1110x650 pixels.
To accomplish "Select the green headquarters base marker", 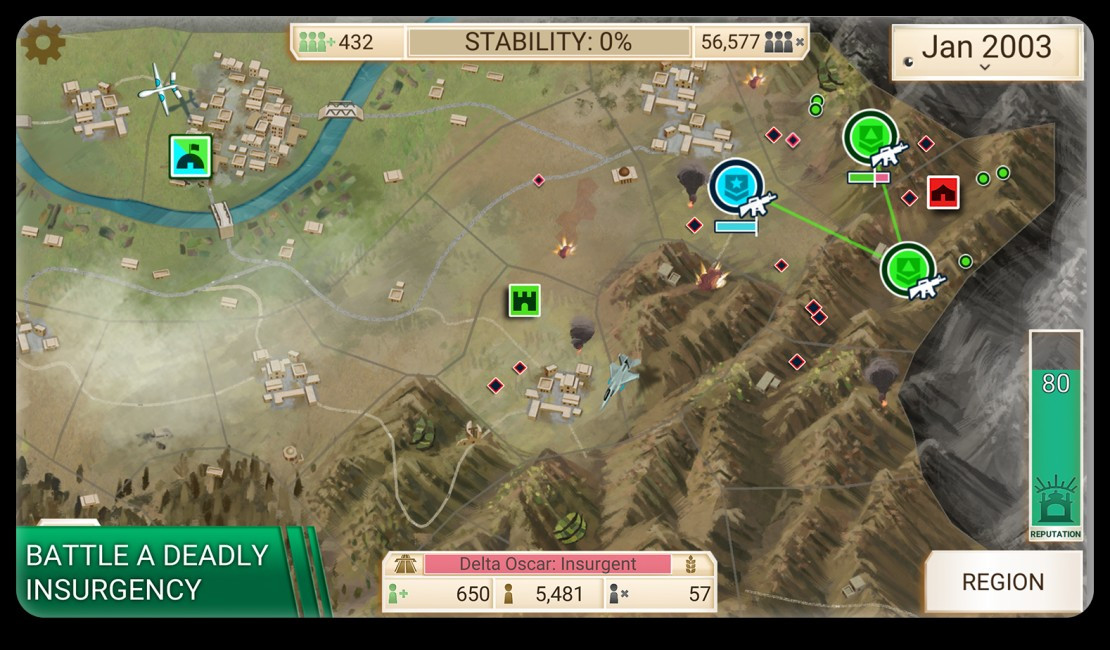I will click(189, 157).
